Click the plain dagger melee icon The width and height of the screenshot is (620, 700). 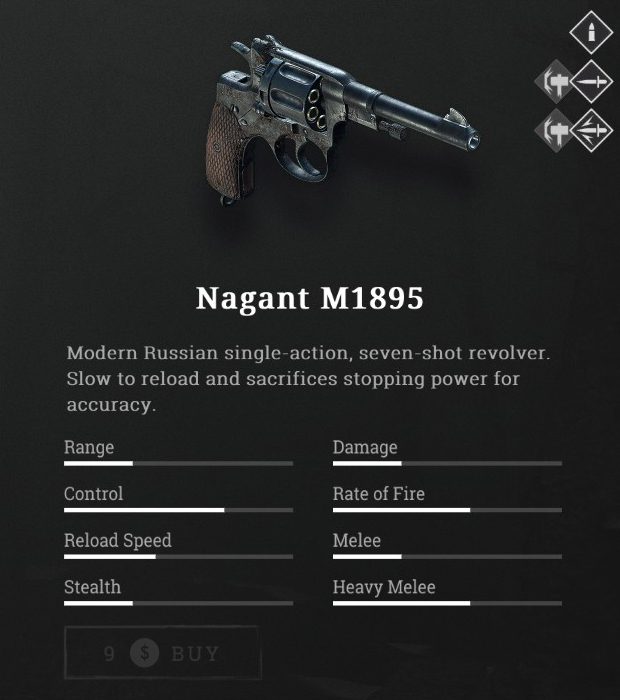pyautogui.click(x=591, y=82)
